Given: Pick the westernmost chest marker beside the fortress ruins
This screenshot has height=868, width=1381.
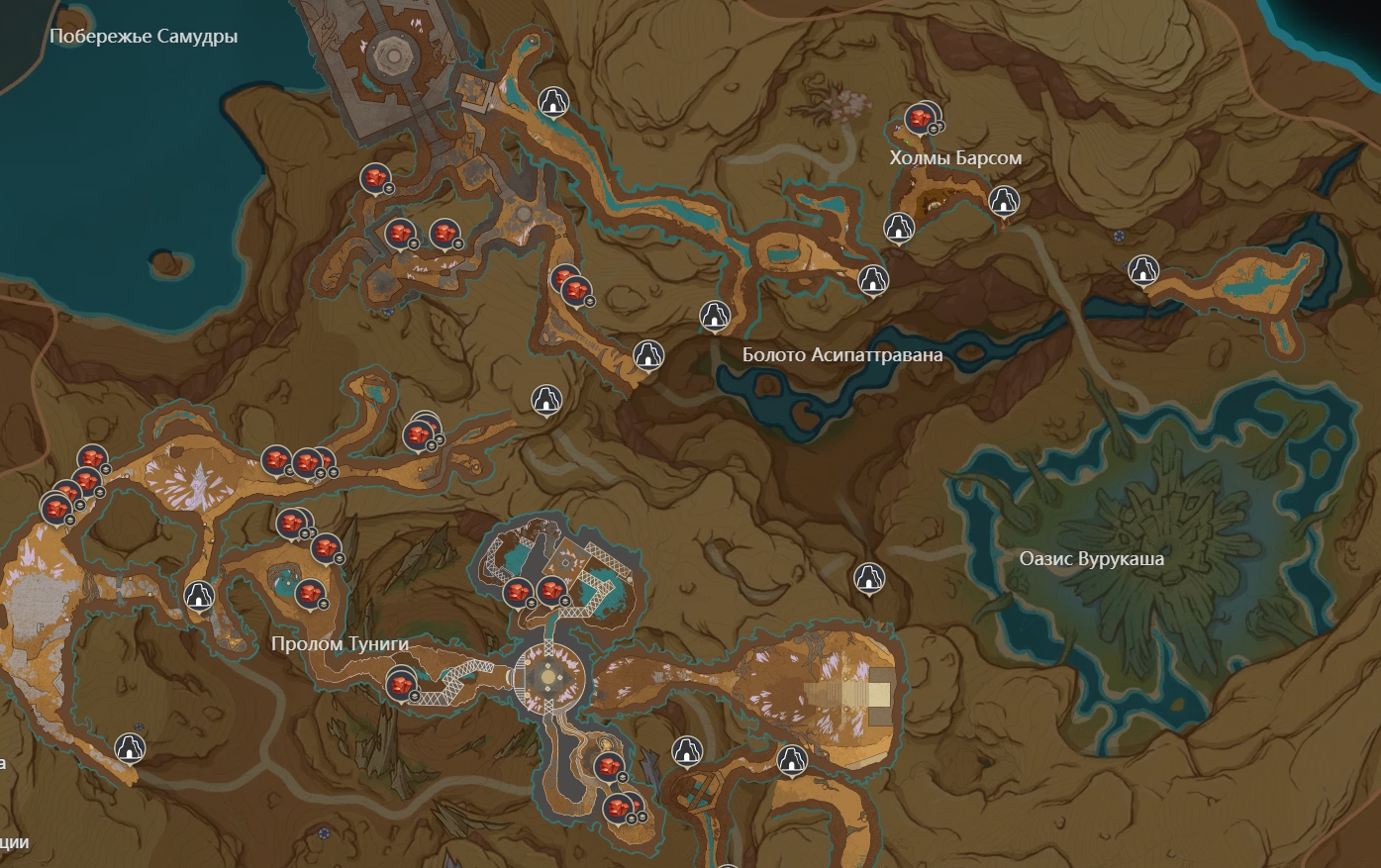Looking at the screenshot, I should (x=373, y=178).
